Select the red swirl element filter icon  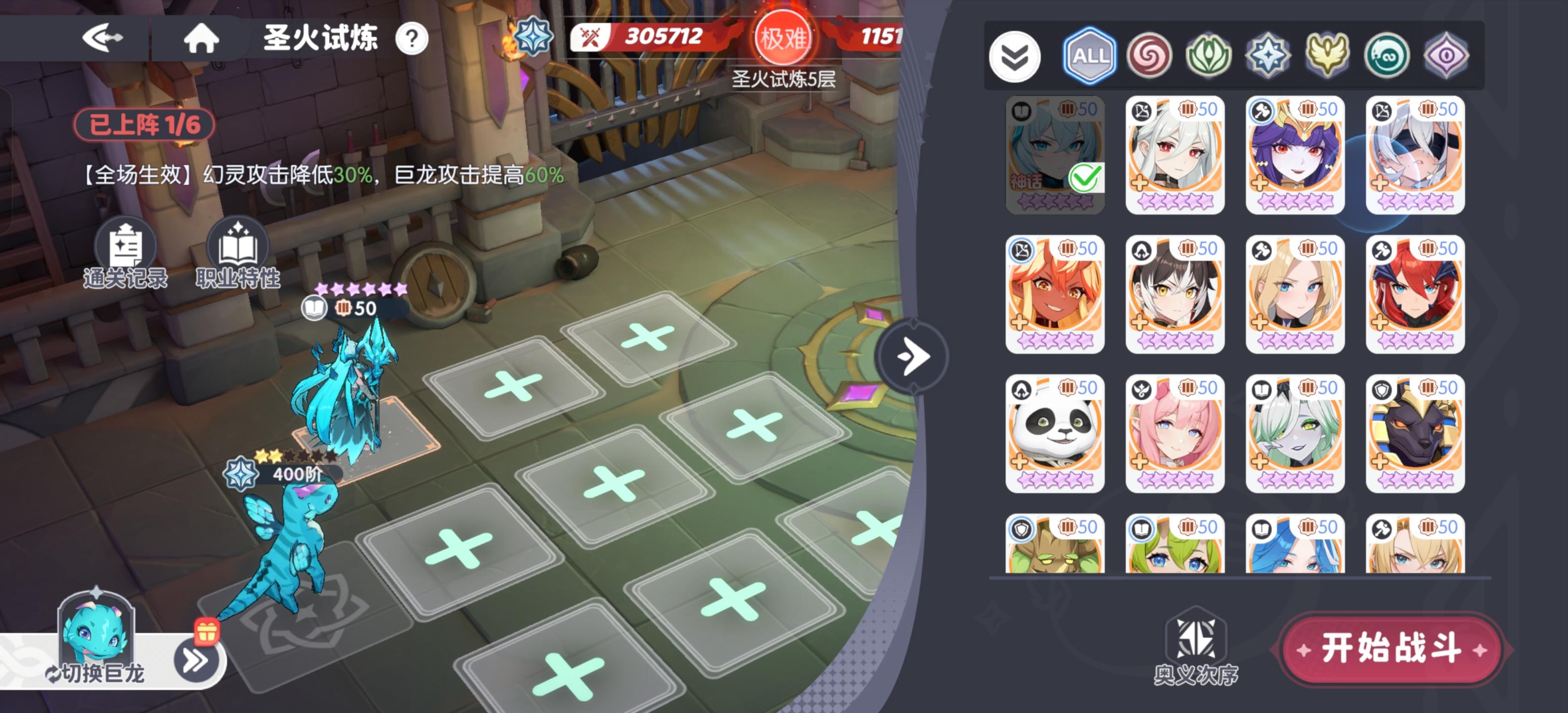pyautogui.click(x=1150, y=55)
